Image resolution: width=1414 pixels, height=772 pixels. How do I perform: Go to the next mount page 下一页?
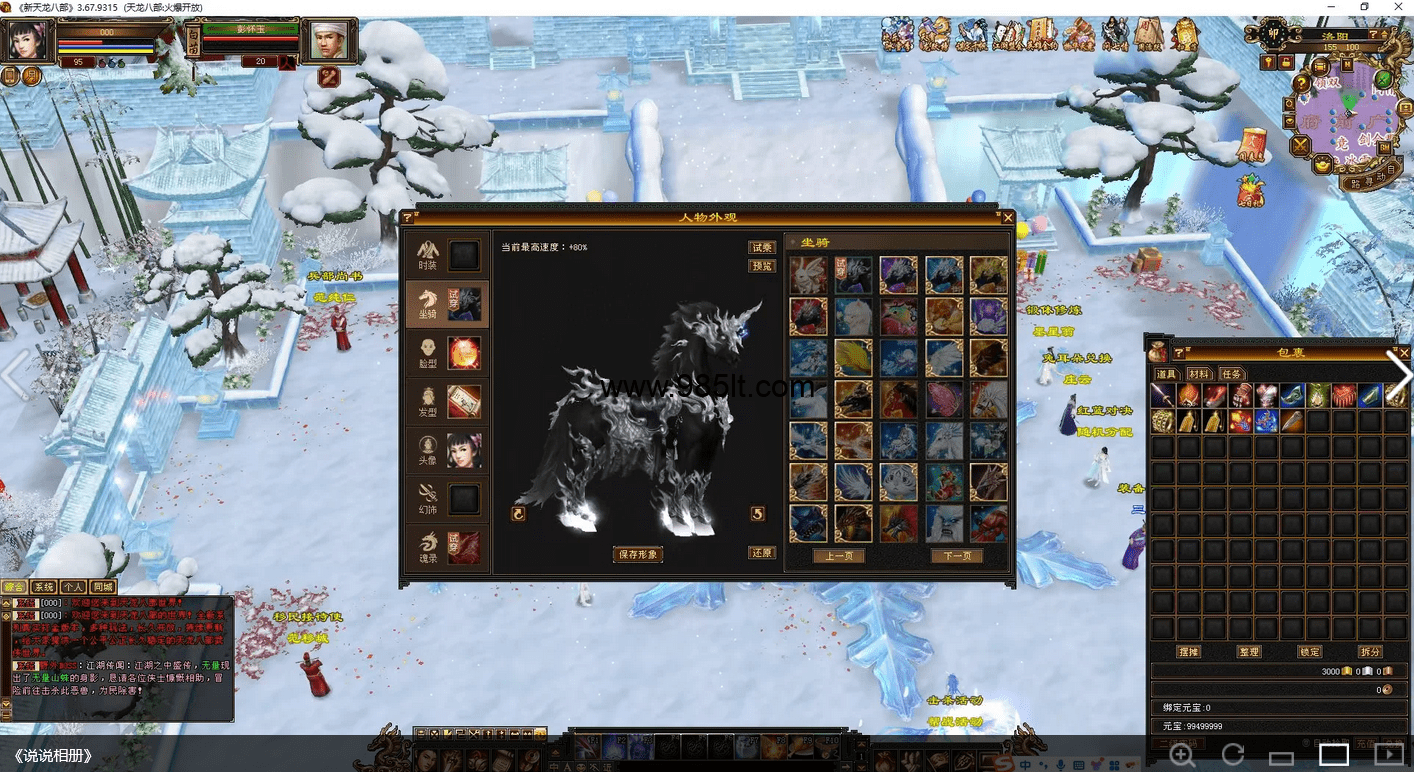click(x=956, y=556)
